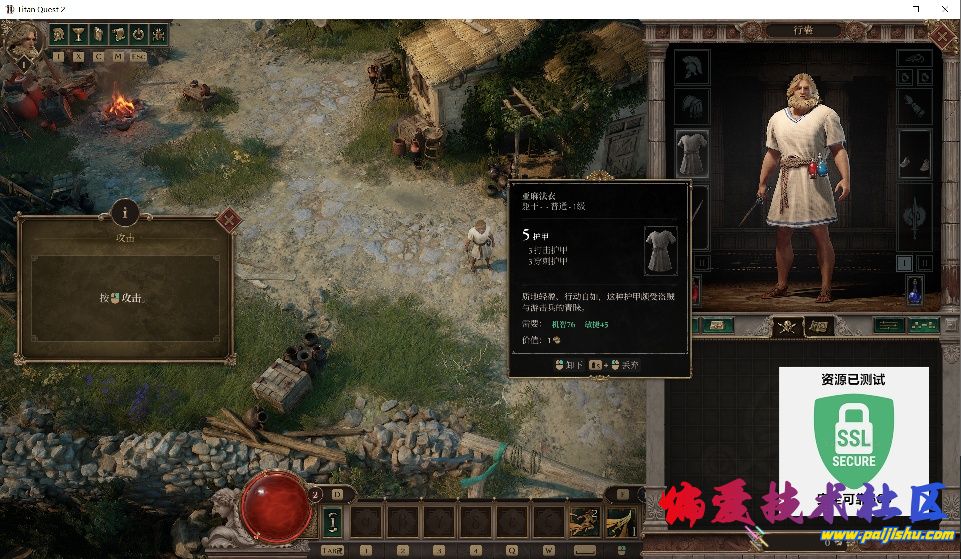
Task: Select the empty shield equipment slot
Action: tap(914, 215)
